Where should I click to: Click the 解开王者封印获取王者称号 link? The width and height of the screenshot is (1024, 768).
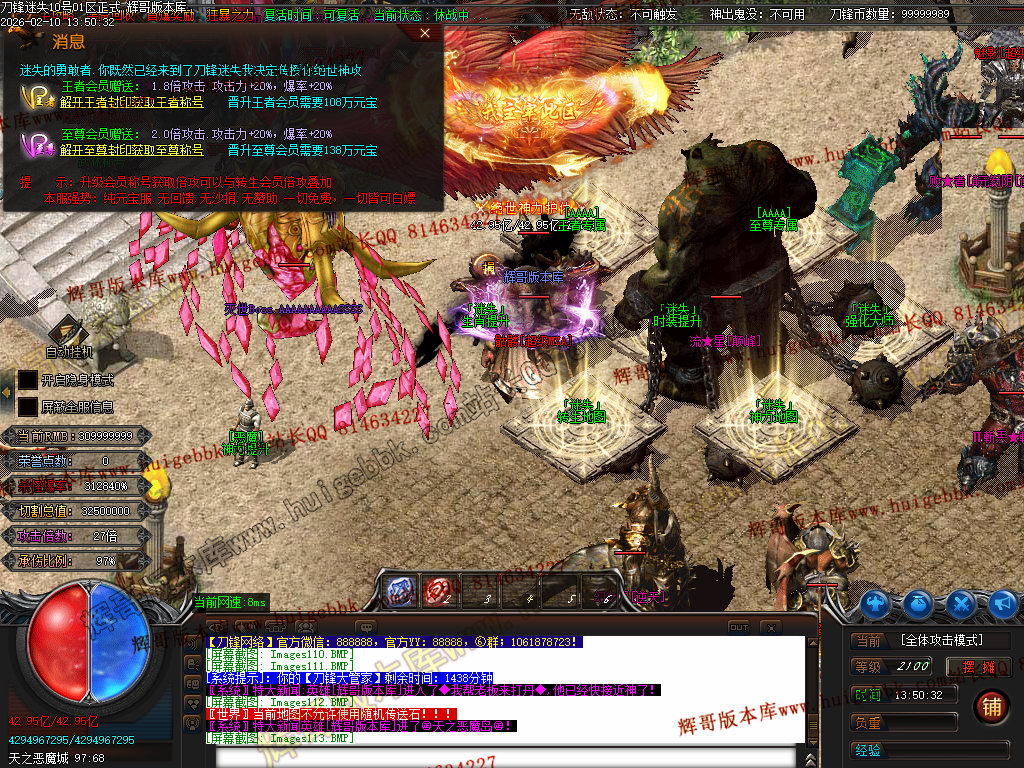tap(132, 102)
